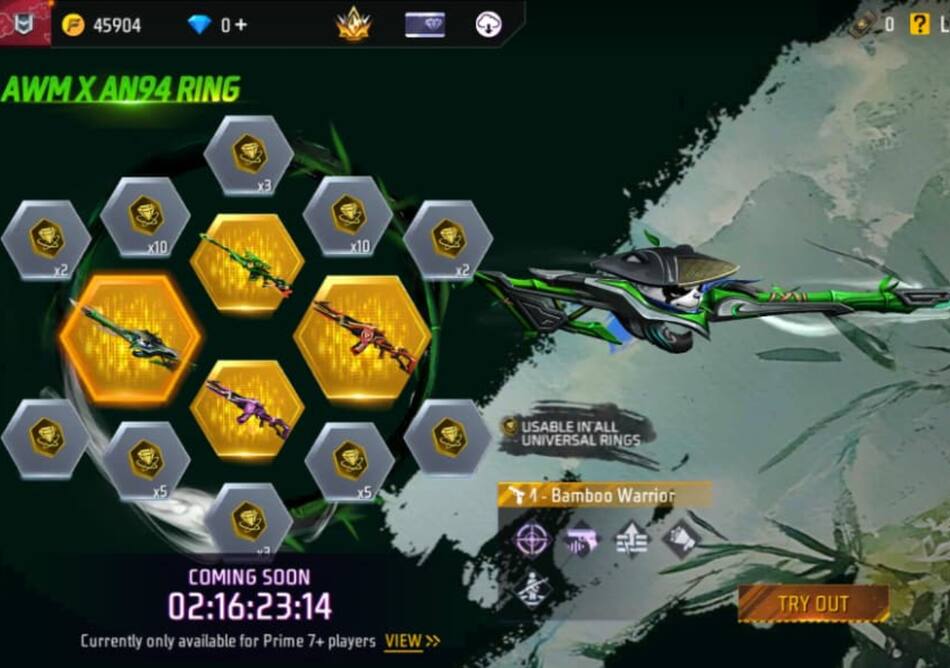This screenshot has height=668, width=950.
Task: View the pink pistol attribute icon
Action: [x=581, y=540]
